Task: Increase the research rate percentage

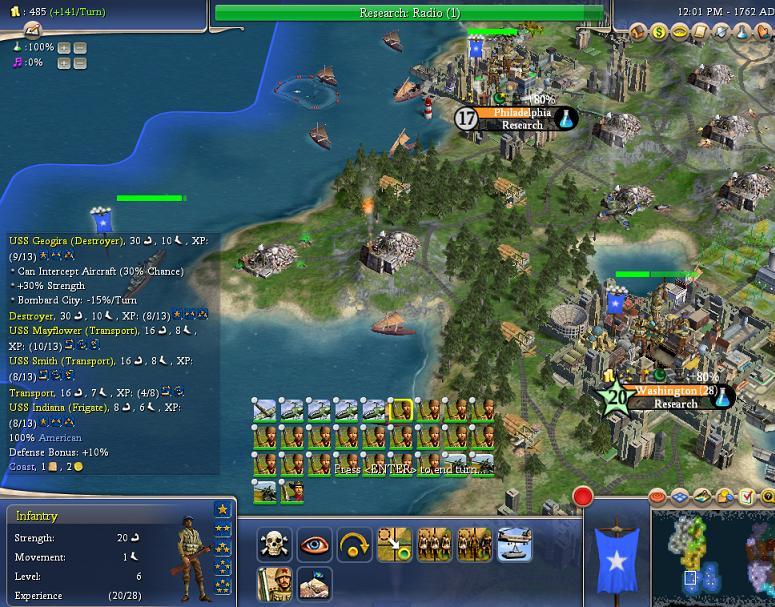Action: point(64,47)
